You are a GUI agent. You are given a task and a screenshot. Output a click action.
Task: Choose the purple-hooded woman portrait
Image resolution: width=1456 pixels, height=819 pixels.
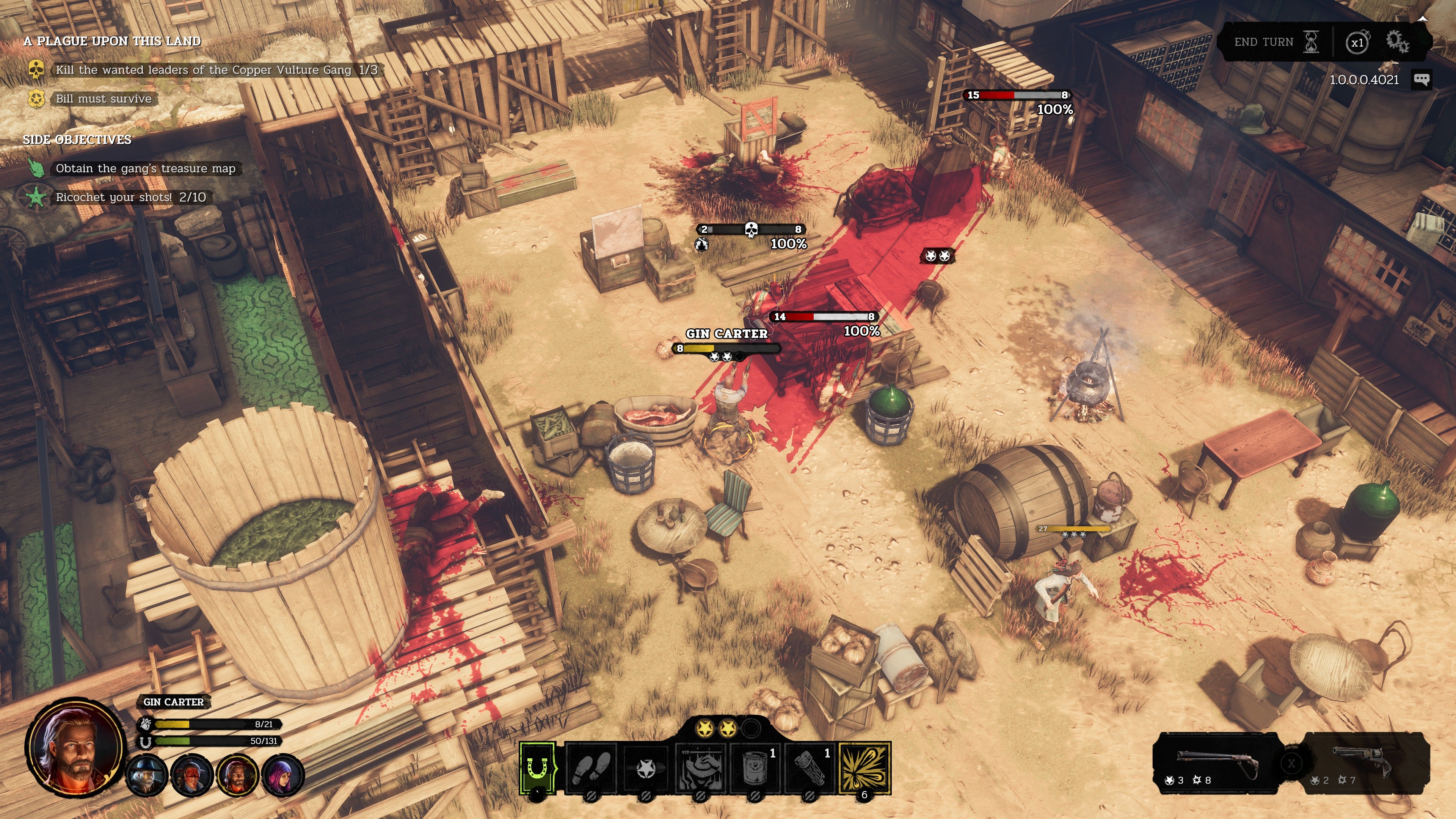[x=283, y=775]
